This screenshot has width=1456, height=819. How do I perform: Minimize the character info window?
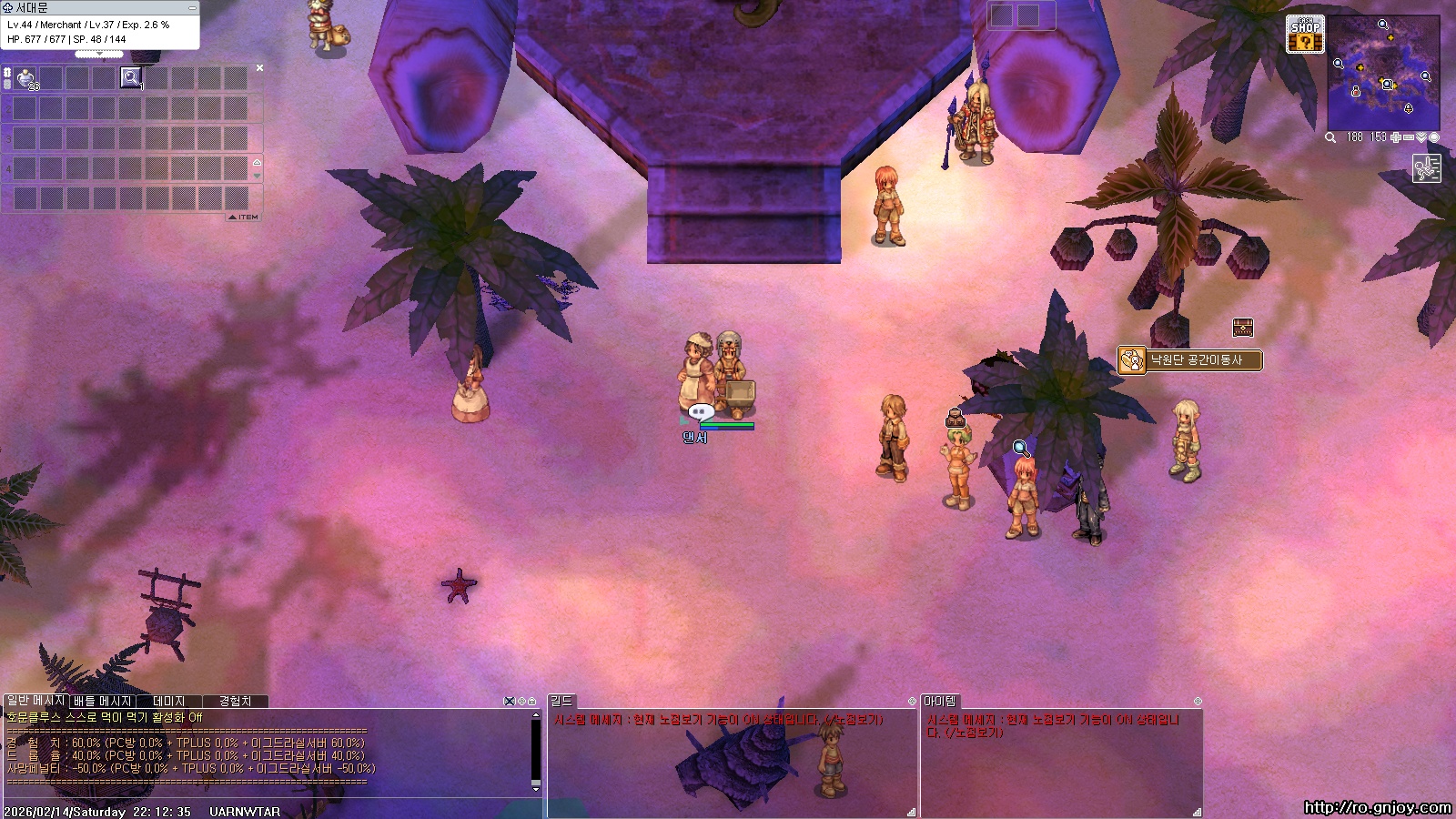click(192, 7)
